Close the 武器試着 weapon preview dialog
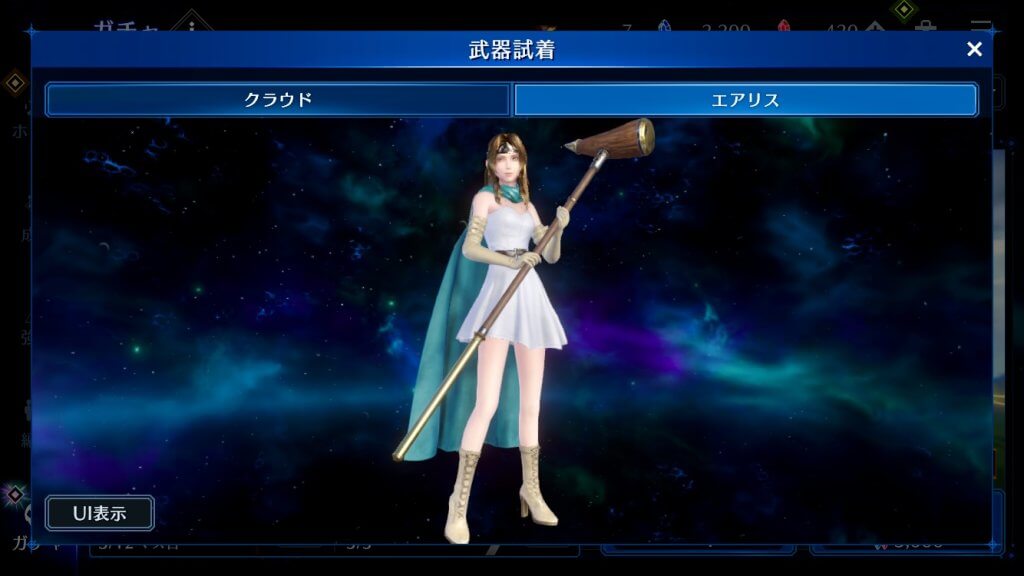This screenshot has width=1024, height=576. tap(974, 49)
